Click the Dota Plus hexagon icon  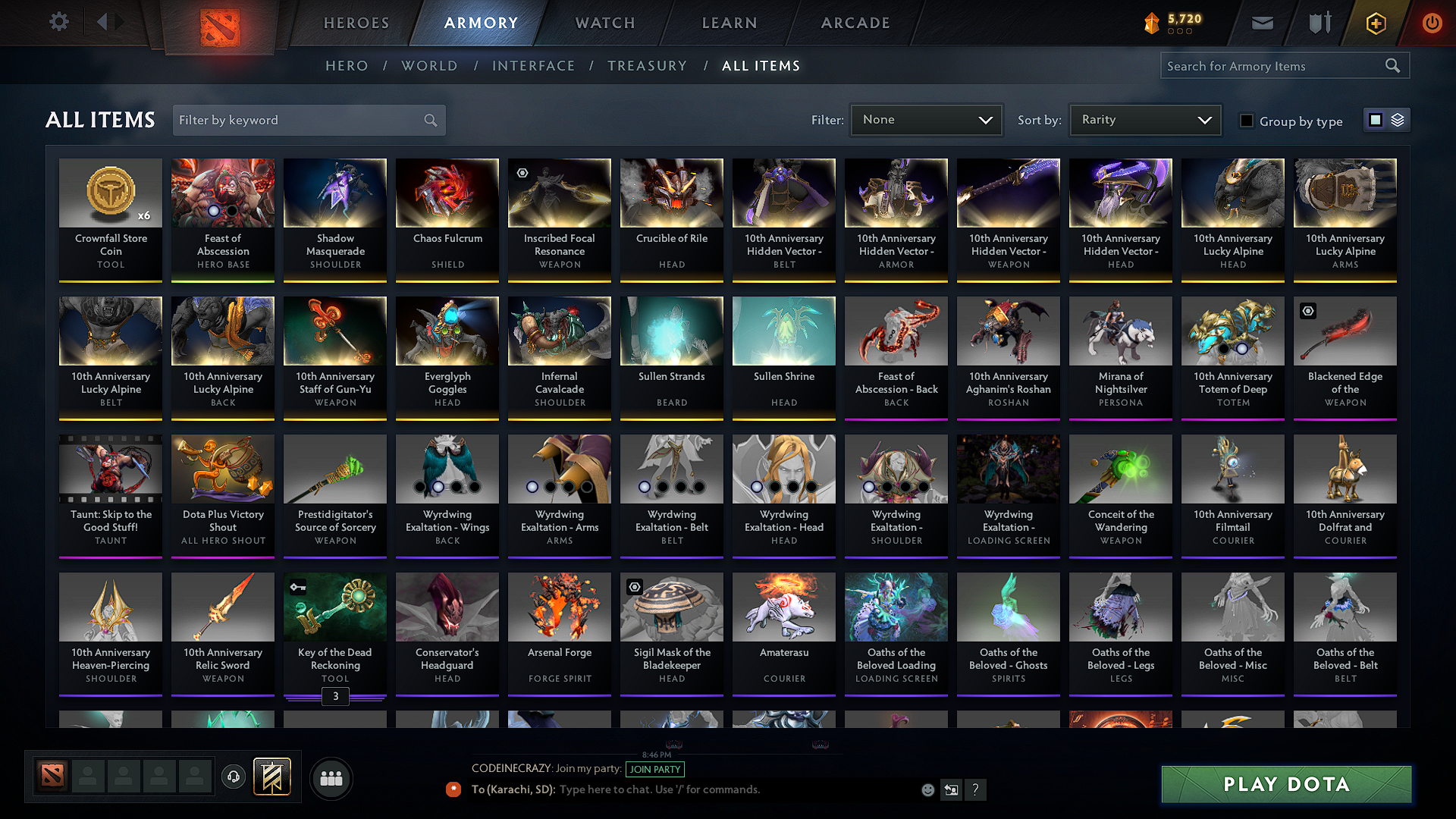pyautogui.click(x=1375, y=23)
